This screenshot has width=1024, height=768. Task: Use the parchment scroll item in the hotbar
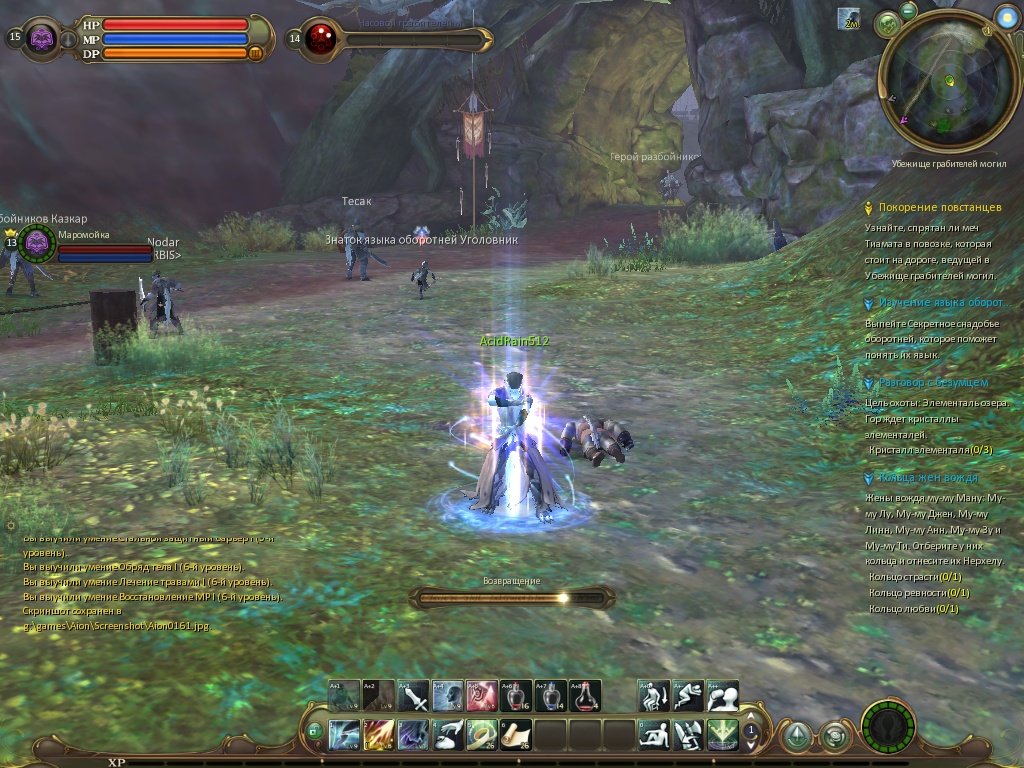coord(516,735)
